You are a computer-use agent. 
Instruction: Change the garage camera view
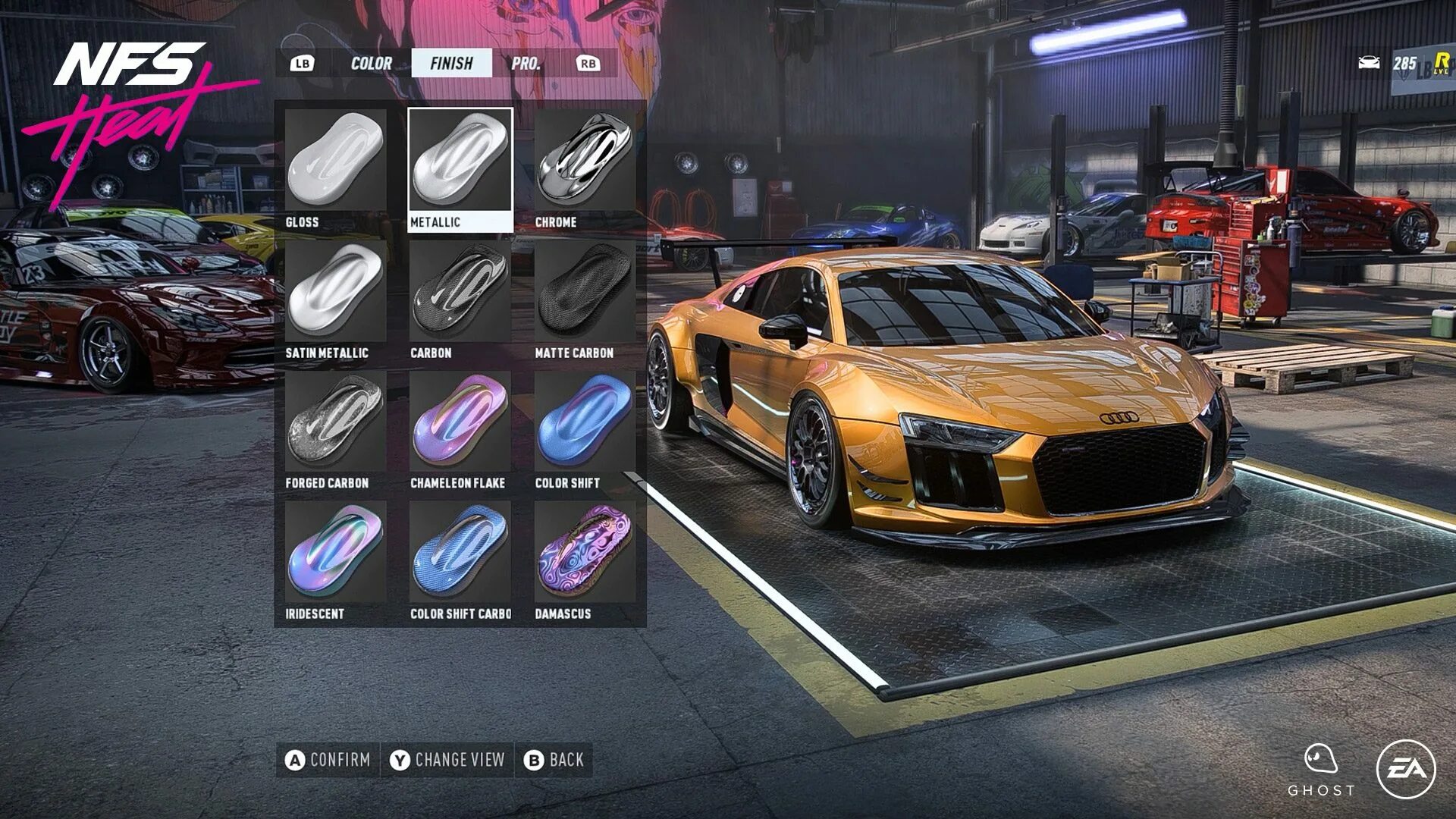coord(447,760)
